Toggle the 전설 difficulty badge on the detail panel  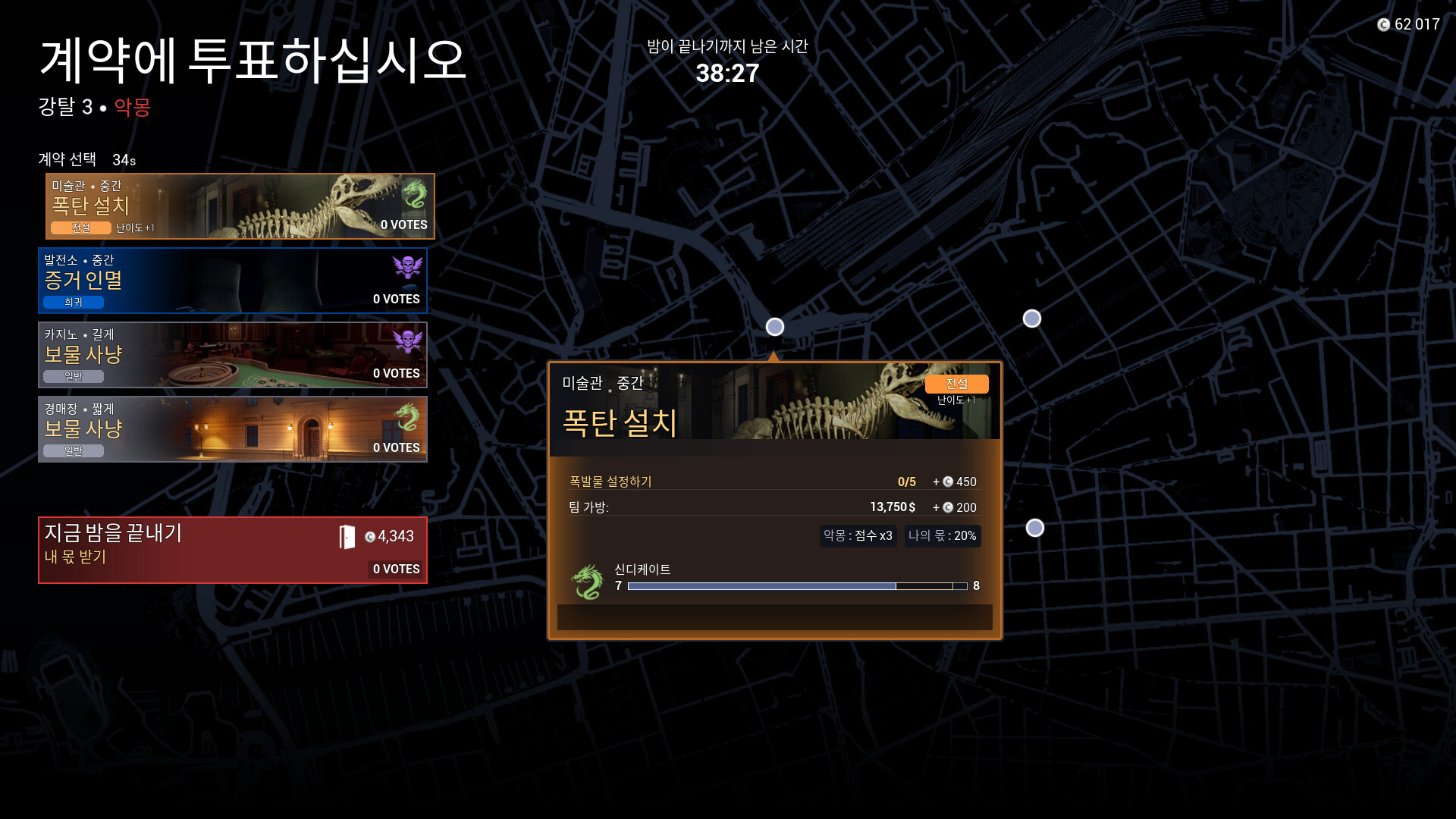pyautogui.click(x=958, y=384)
